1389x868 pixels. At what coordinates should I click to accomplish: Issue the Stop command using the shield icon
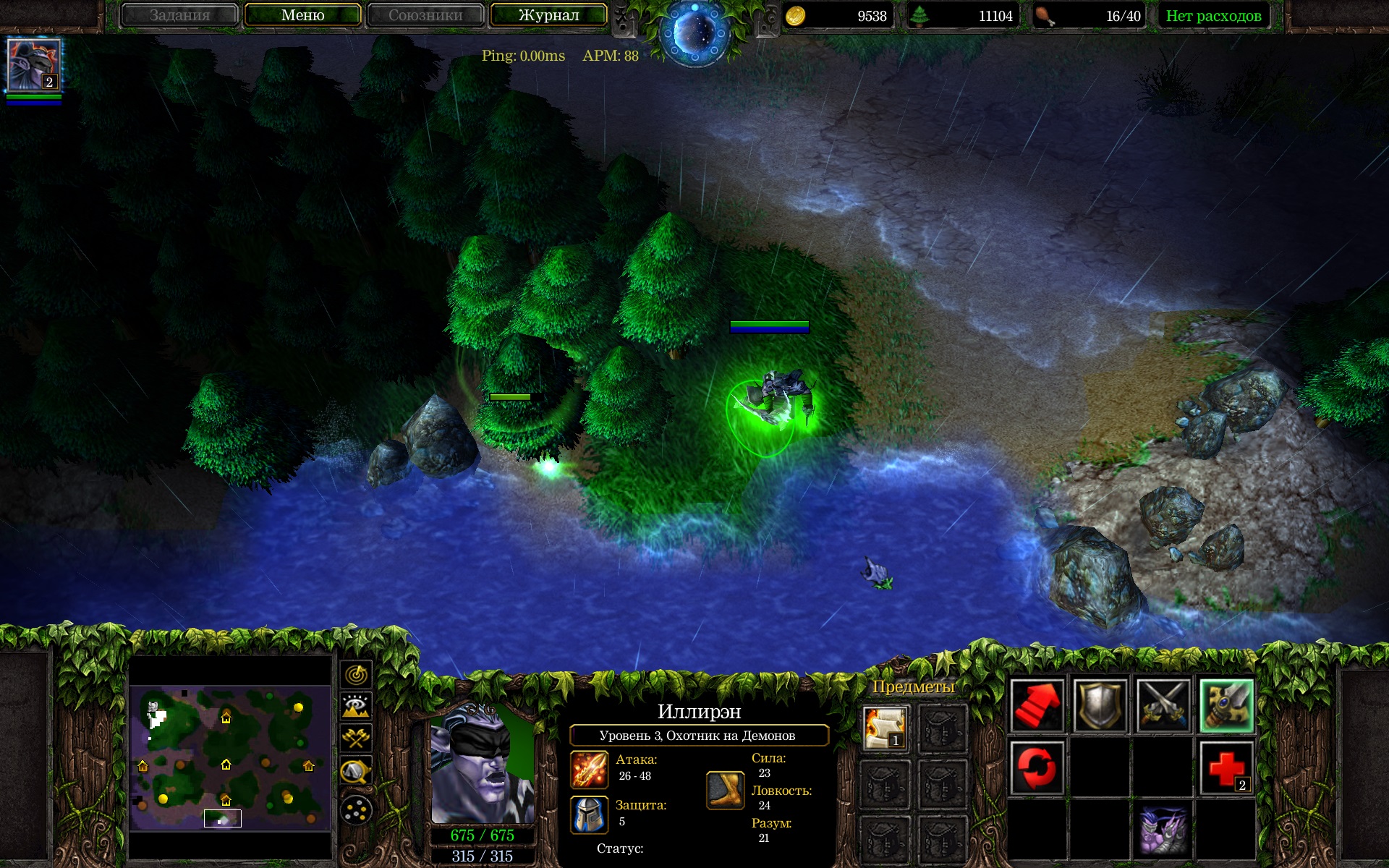[1100, 705]
